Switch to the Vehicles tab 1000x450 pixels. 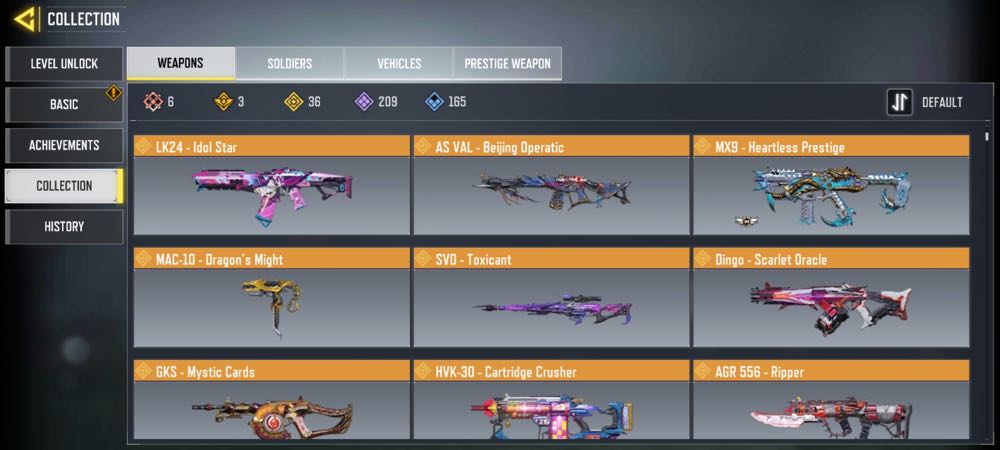(x=399, y=64)
